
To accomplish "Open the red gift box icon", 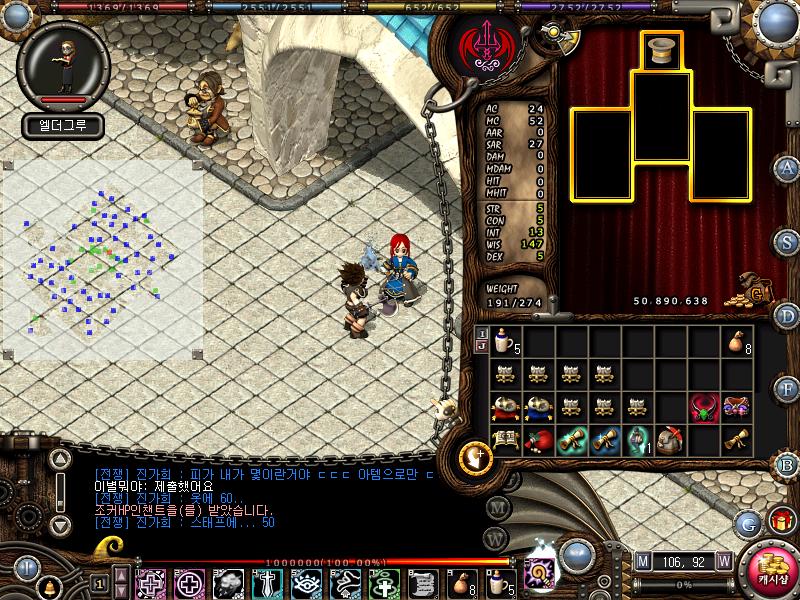I will pyautogui.click(x=780, y=520).
